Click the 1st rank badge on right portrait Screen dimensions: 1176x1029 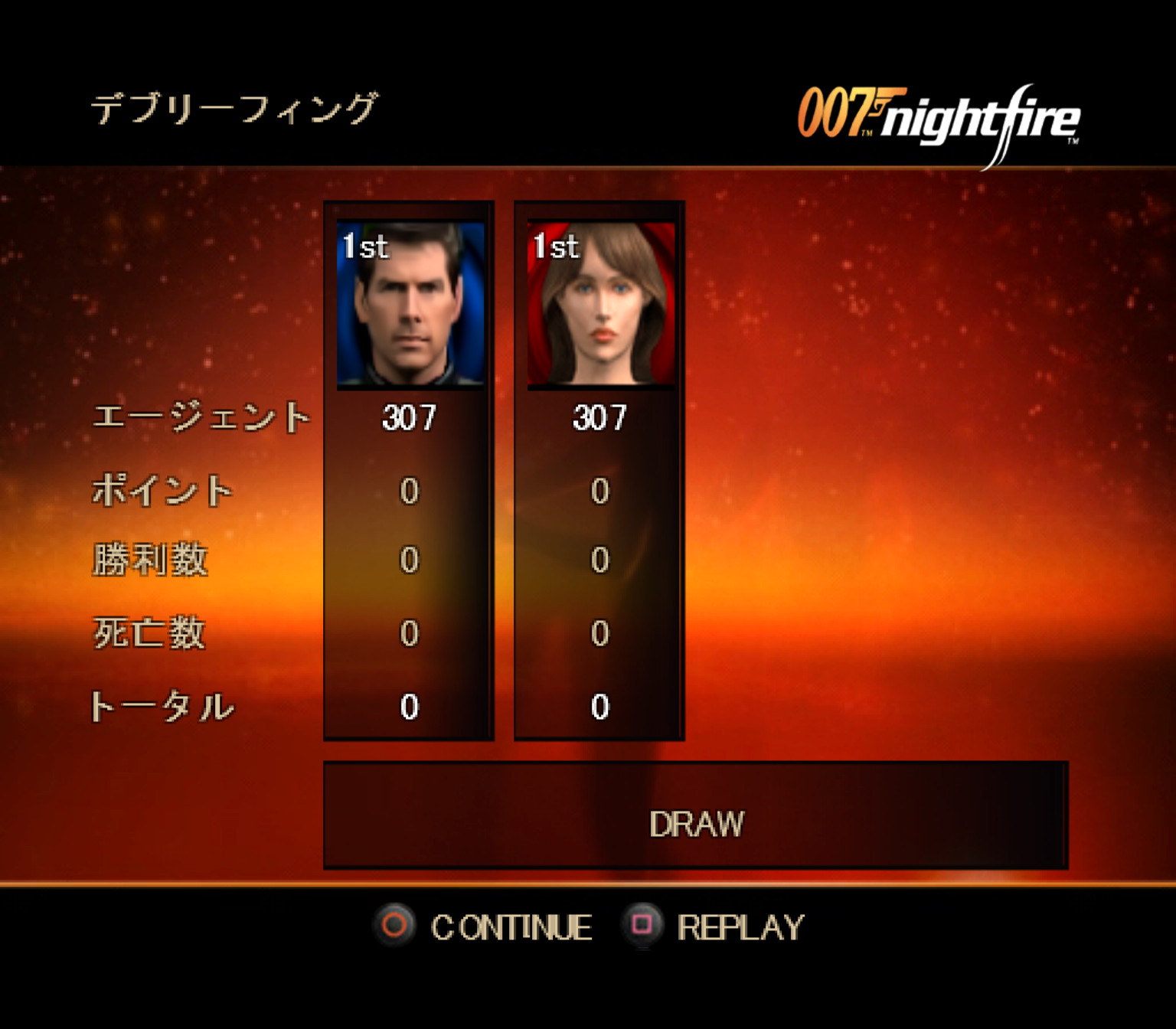(x=554, y=243)
